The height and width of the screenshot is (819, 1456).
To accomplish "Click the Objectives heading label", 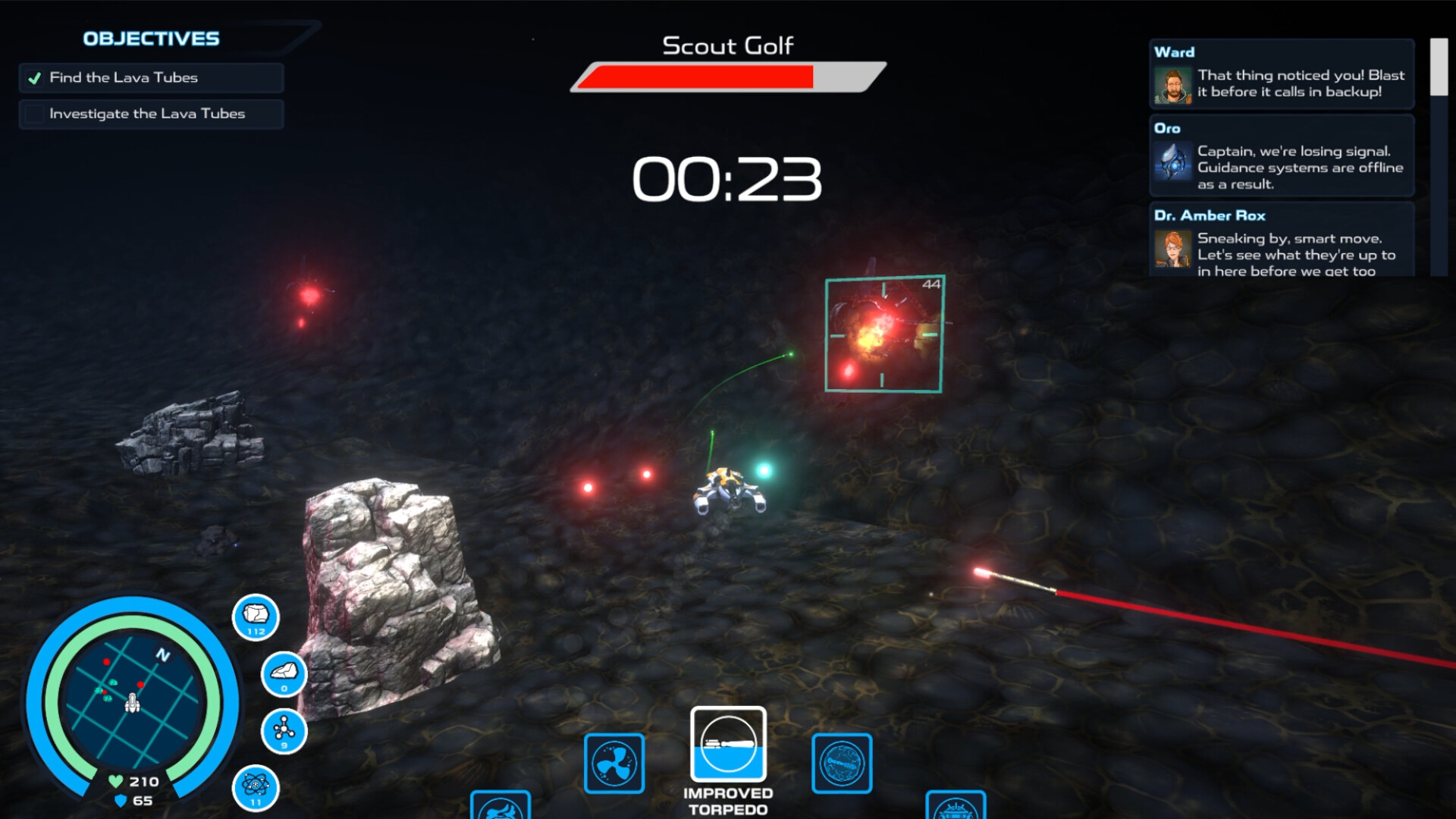I will [x=149, y=39].
